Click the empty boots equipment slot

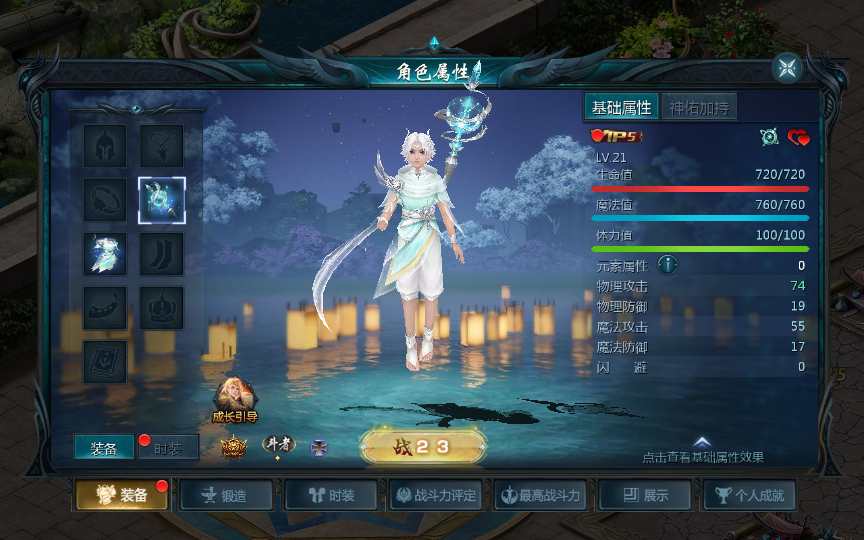(161, 255)
